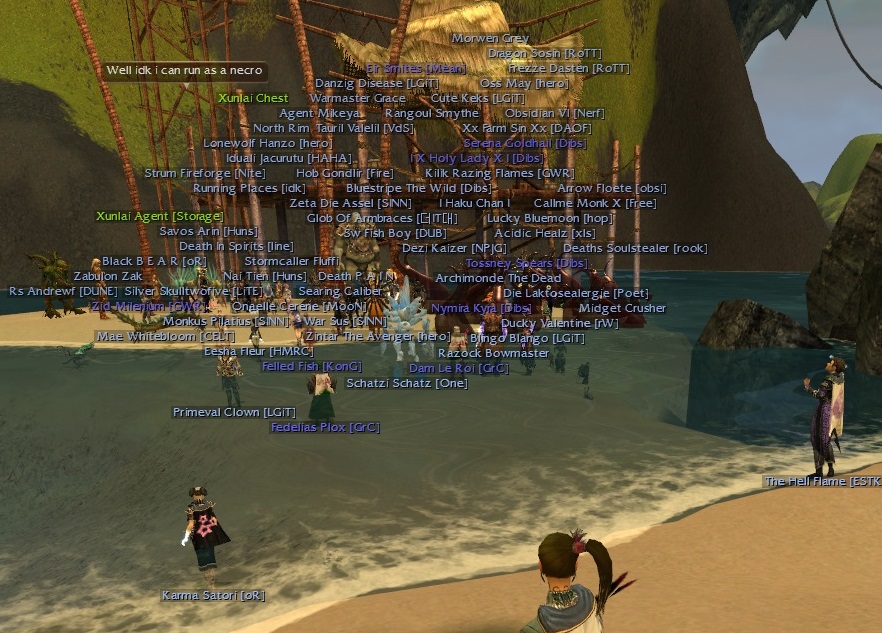Select Deaths Soulstealer [rook] name tag

tap(634, 248)
